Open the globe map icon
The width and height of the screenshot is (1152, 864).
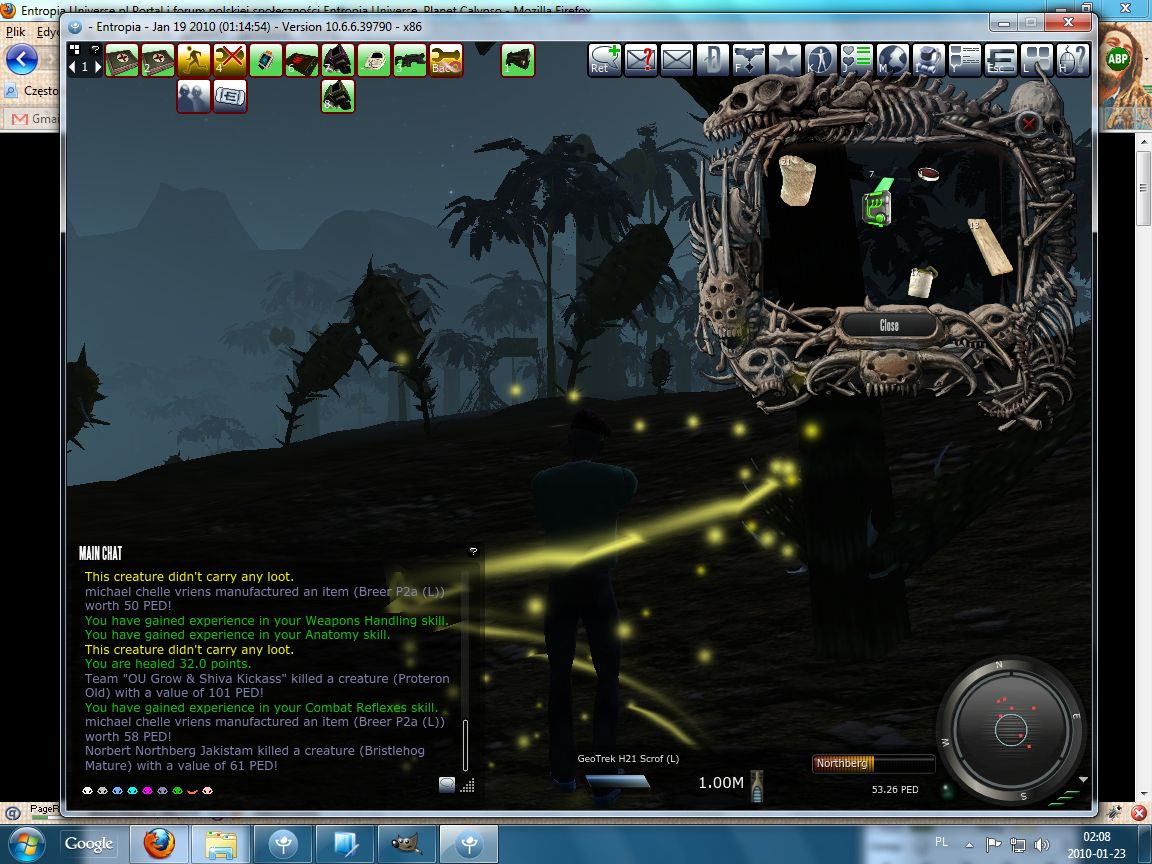[892, 61]
